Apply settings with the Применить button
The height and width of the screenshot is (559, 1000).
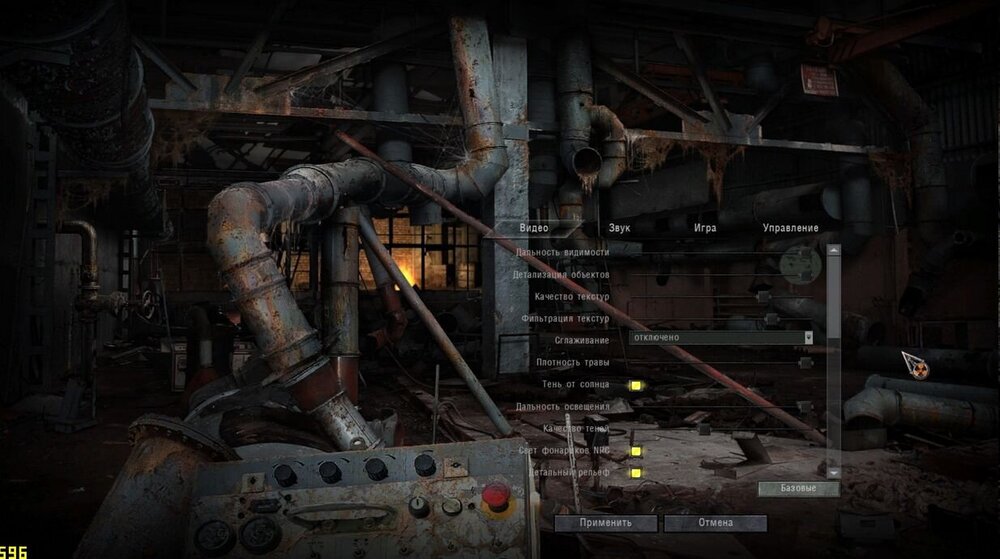pos(606,523)
